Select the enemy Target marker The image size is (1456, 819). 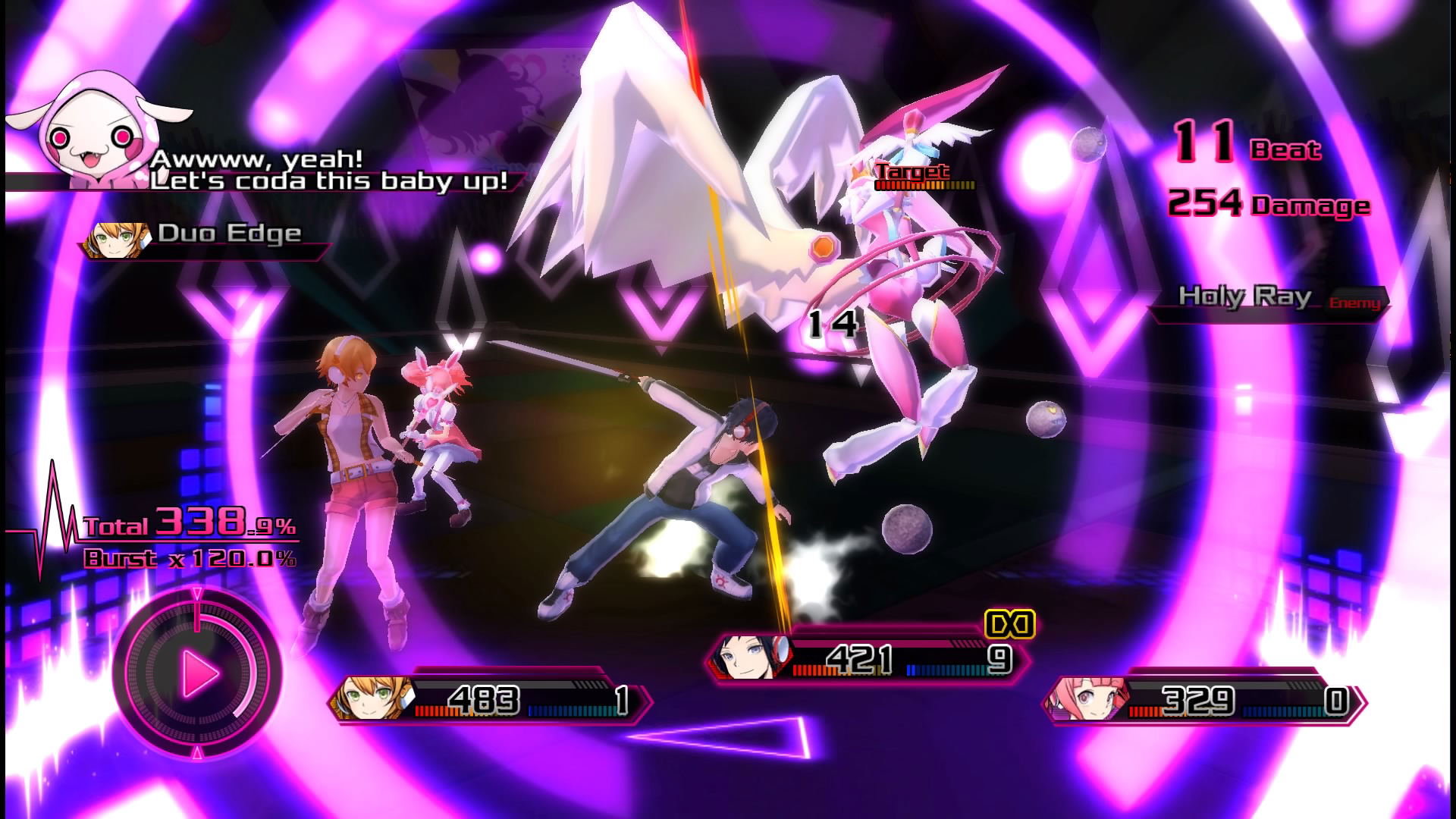[914, 174]
